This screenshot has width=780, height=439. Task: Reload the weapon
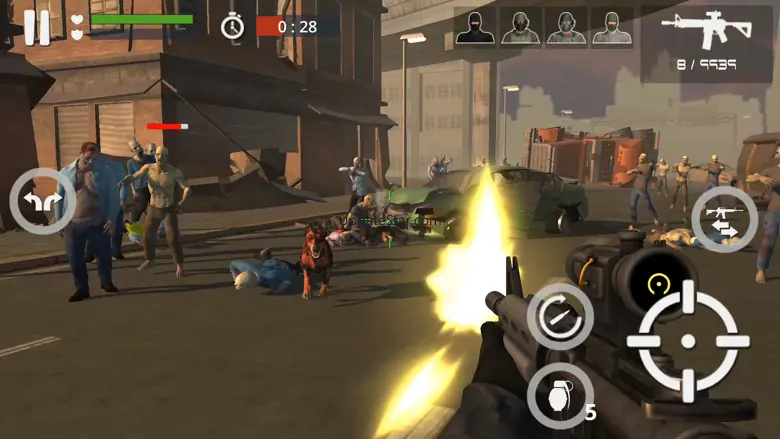559,316
